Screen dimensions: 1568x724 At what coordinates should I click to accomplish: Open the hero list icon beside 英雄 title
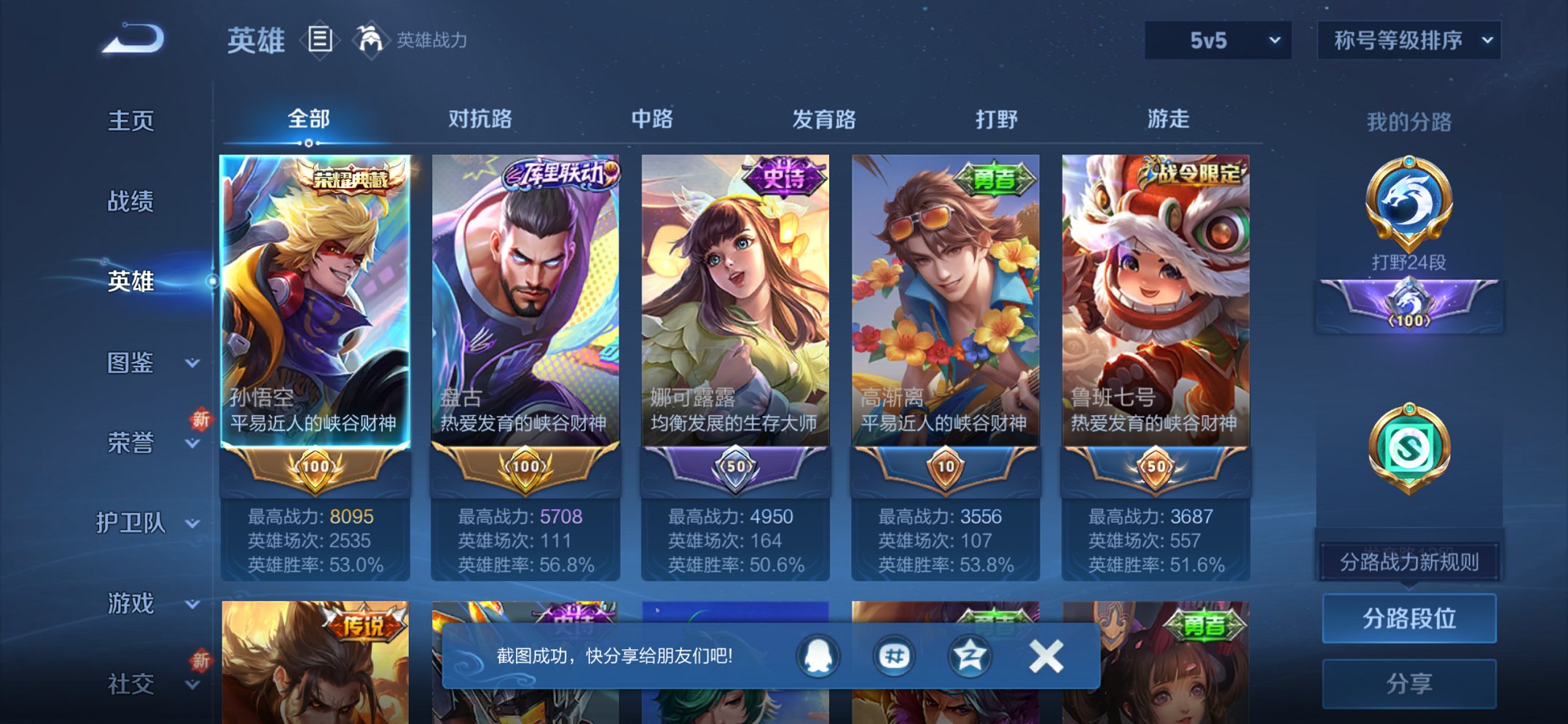pyautogui.click(x=319, y=40)
